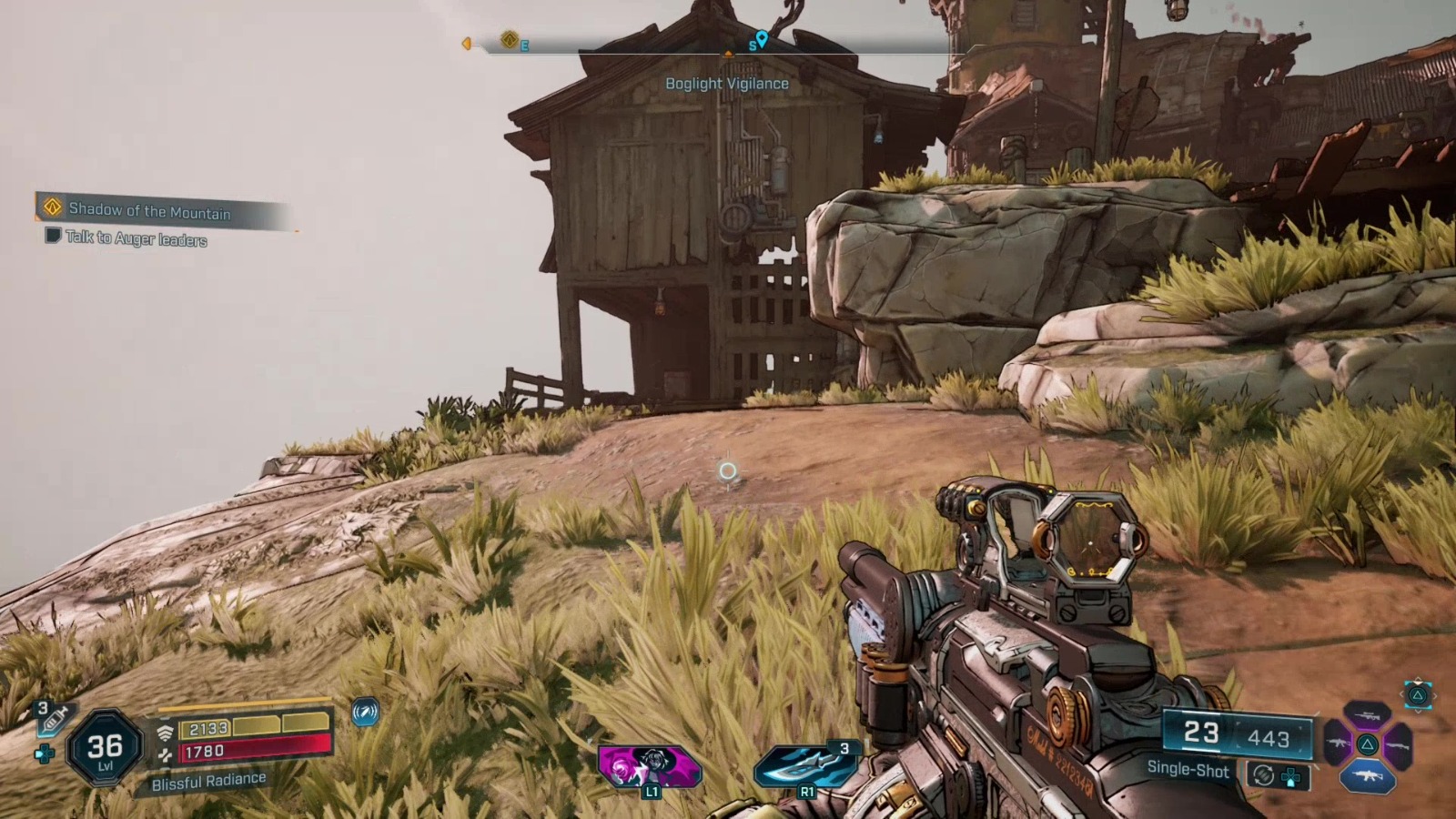Select the equipped blue SMG on weapon wheel

[1368, 776]
